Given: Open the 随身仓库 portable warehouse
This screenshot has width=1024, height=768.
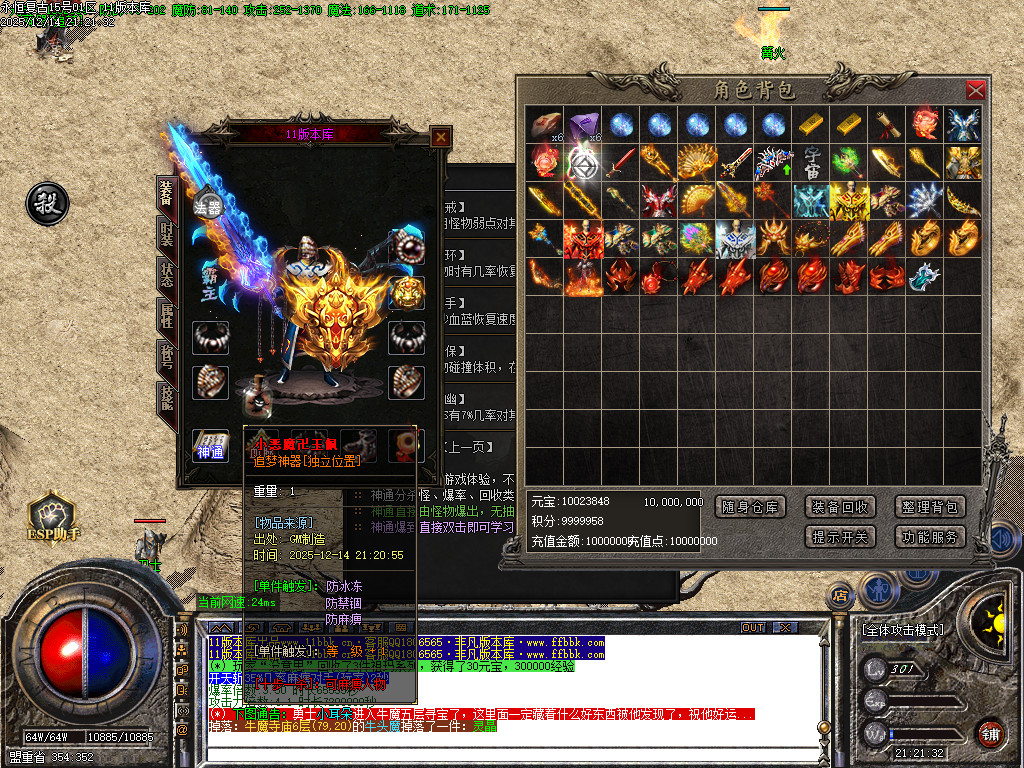Looking at the screenshot, I should [x=750, y=507].
